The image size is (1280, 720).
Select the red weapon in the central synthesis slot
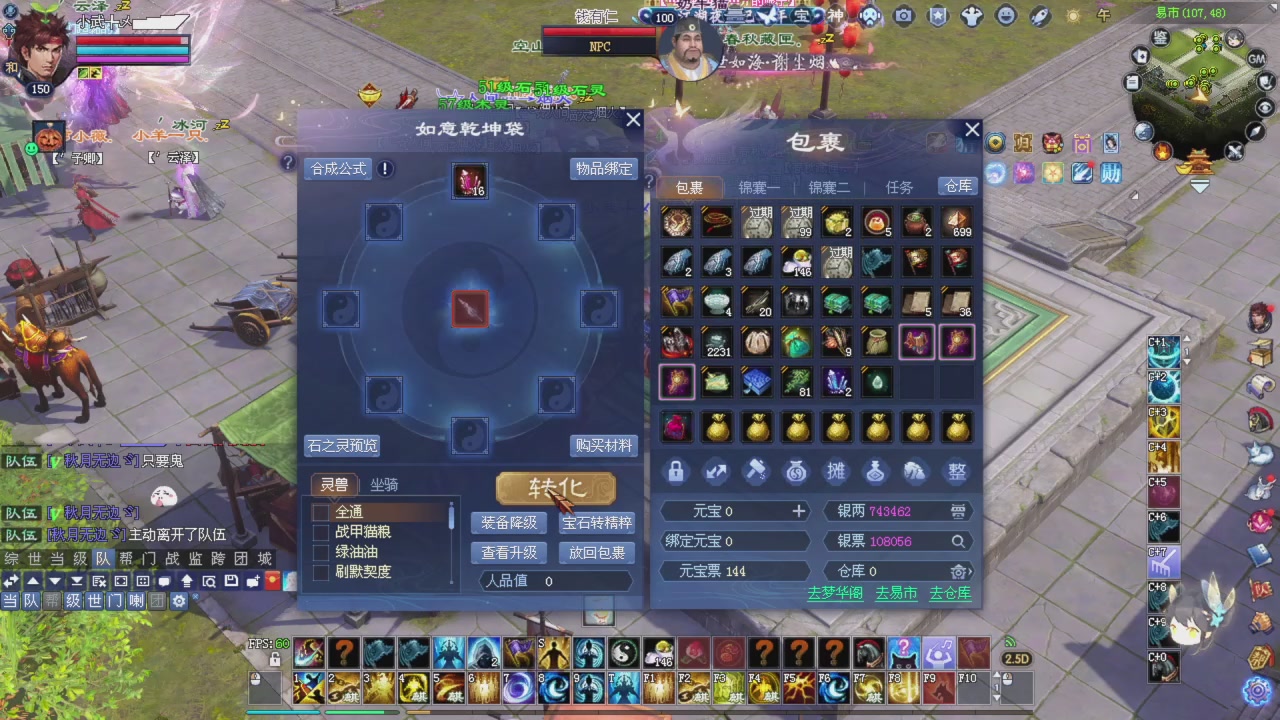tap(470, 308)
